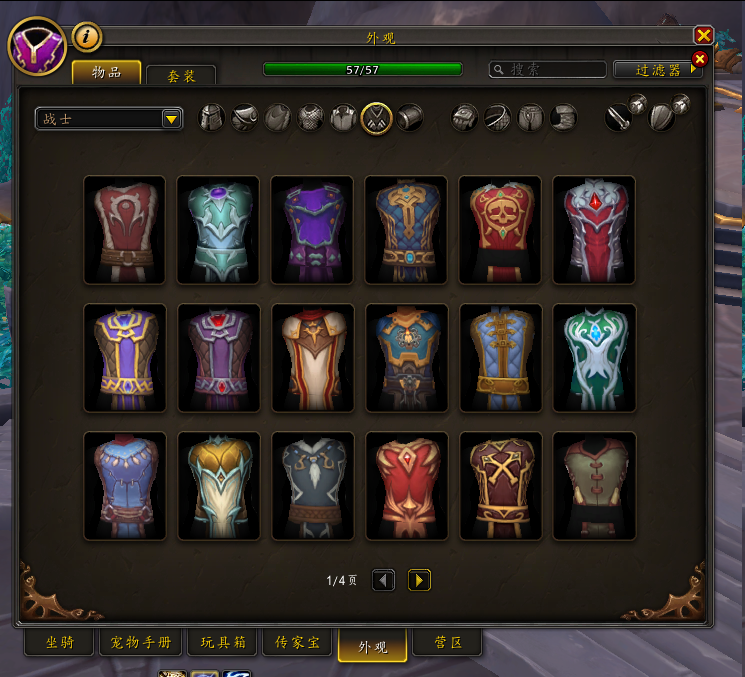Screen dimensions: 745x677
Task: Switch to the 套装 sets tab
Action: coord(180,75)
